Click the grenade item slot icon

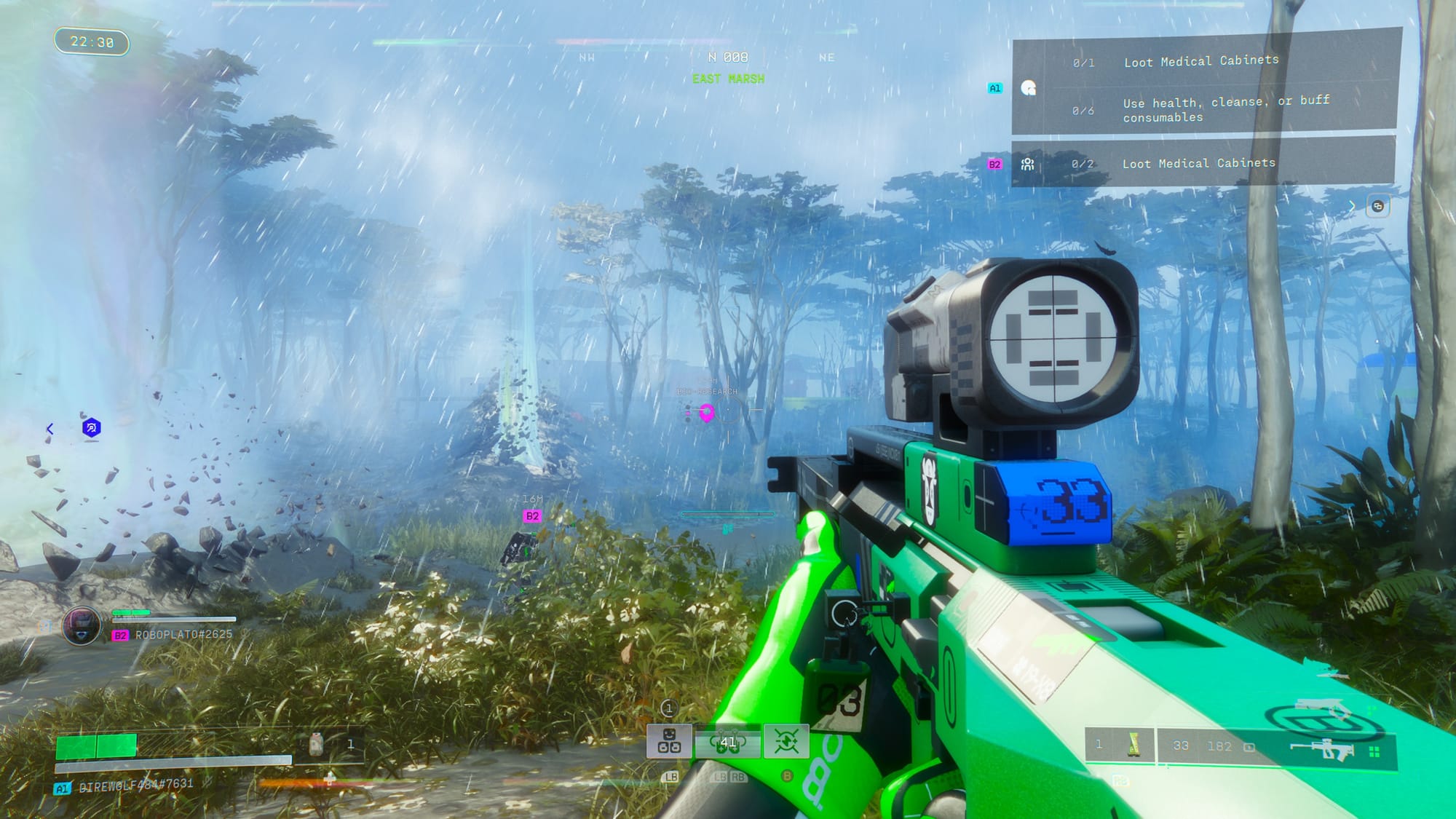tap(1132, 746)
